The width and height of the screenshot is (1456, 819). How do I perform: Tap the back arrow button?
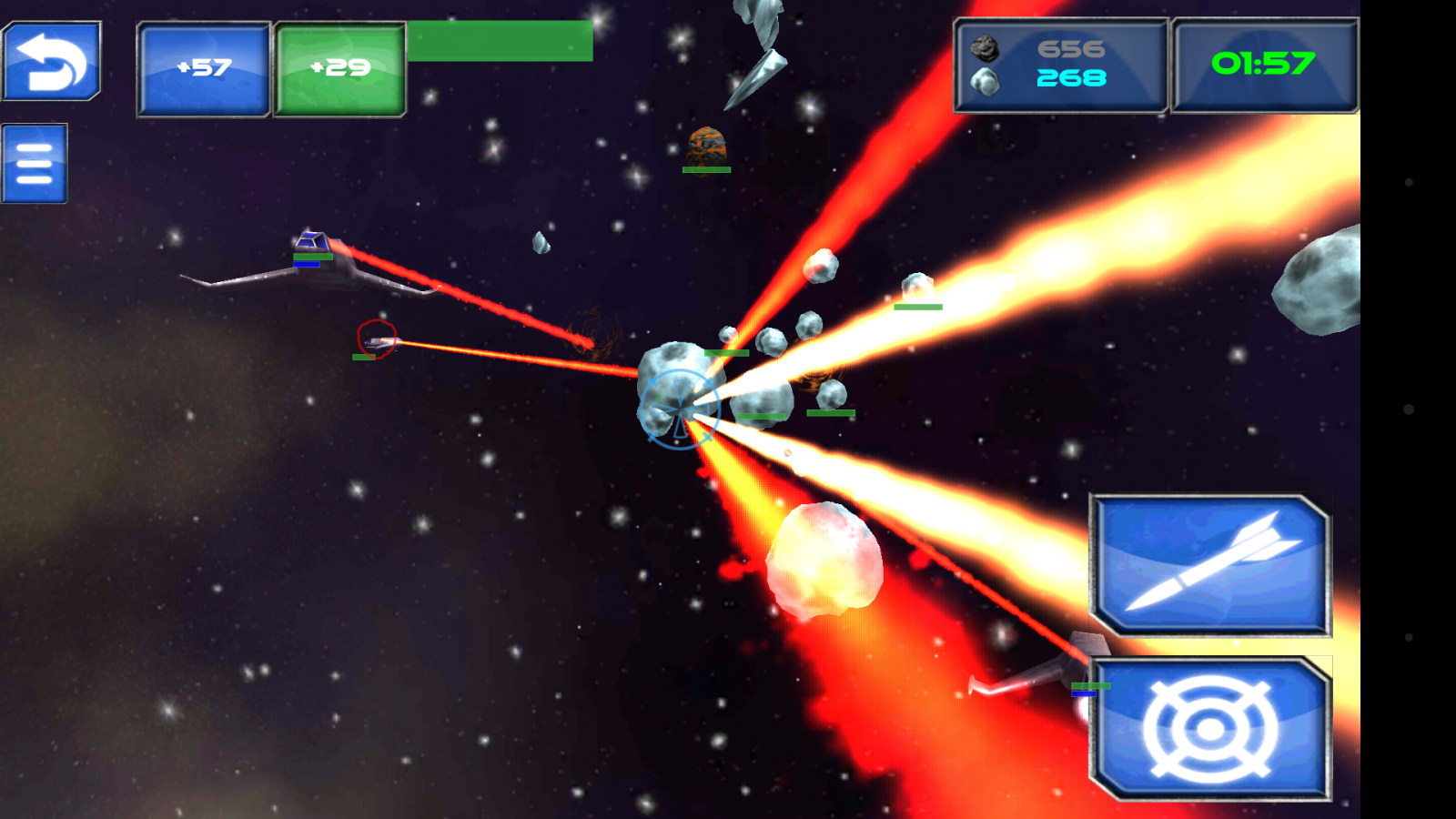coord(52,61)
